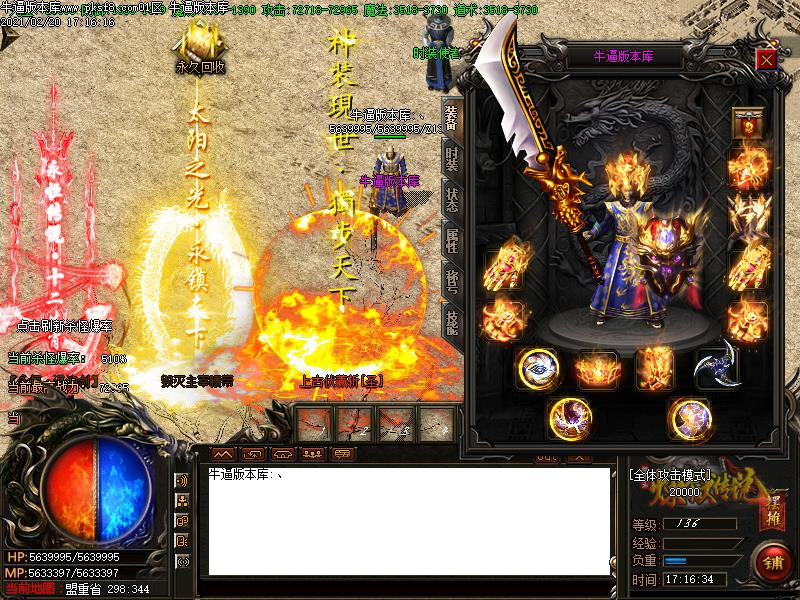The width and height of the screenshot is (800, 600).
Task: Select the dark shuriken blade slot
Action: tap(716, 366)
